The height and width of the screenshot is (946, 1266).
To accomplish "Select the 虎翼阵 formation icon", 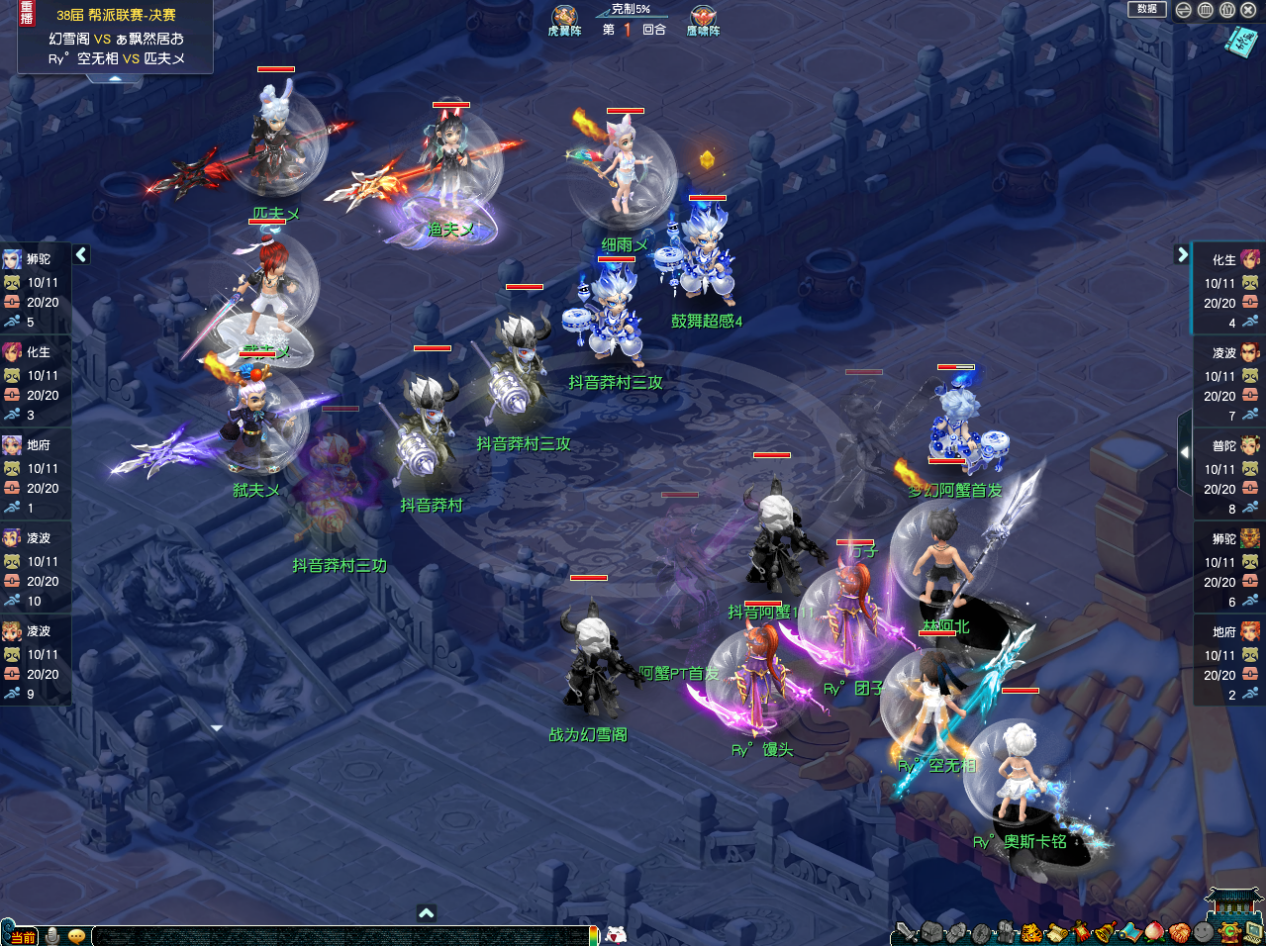I will 565,20.
